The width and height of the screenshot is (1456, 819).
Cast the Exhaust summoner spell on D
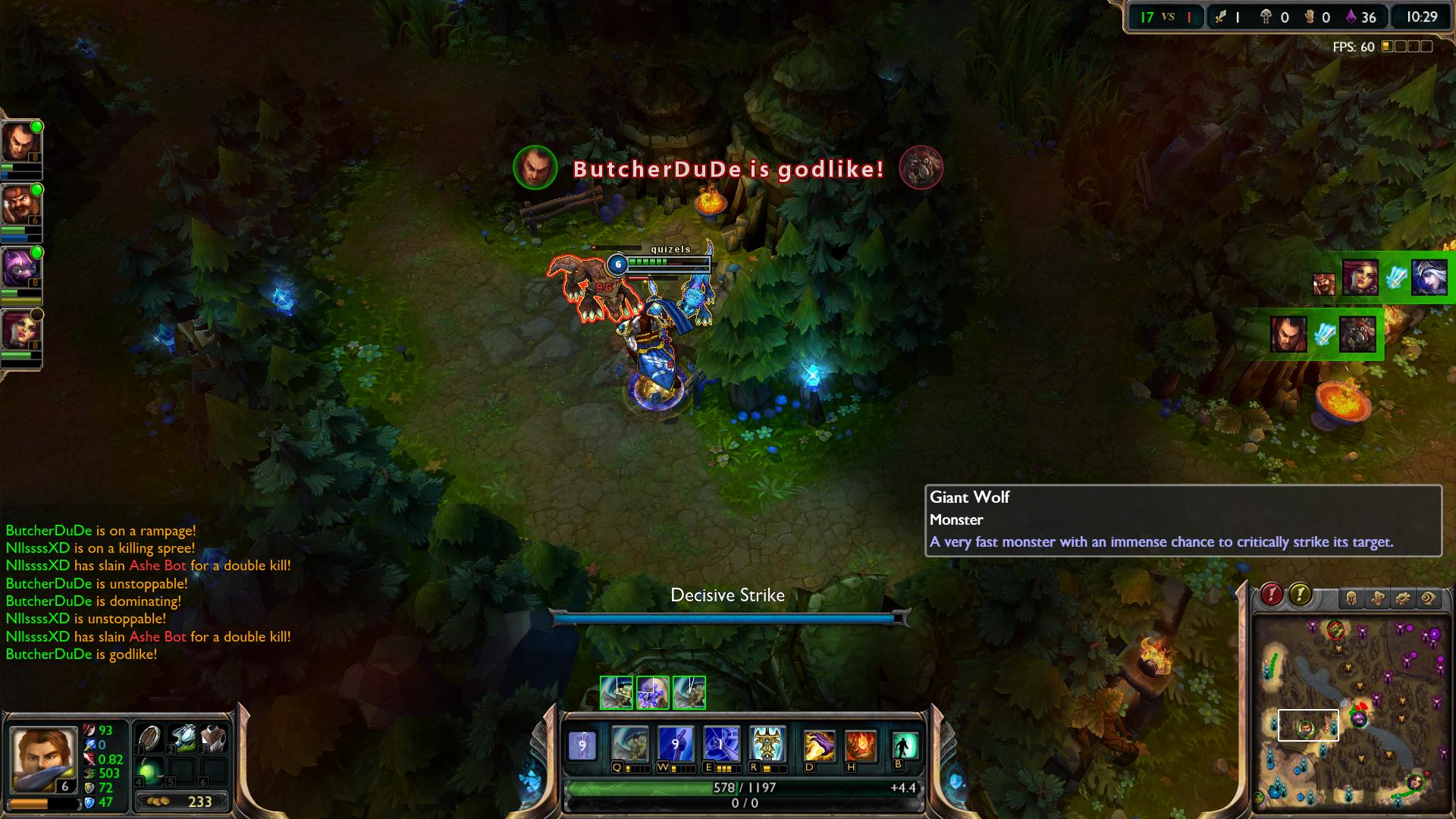819,746
